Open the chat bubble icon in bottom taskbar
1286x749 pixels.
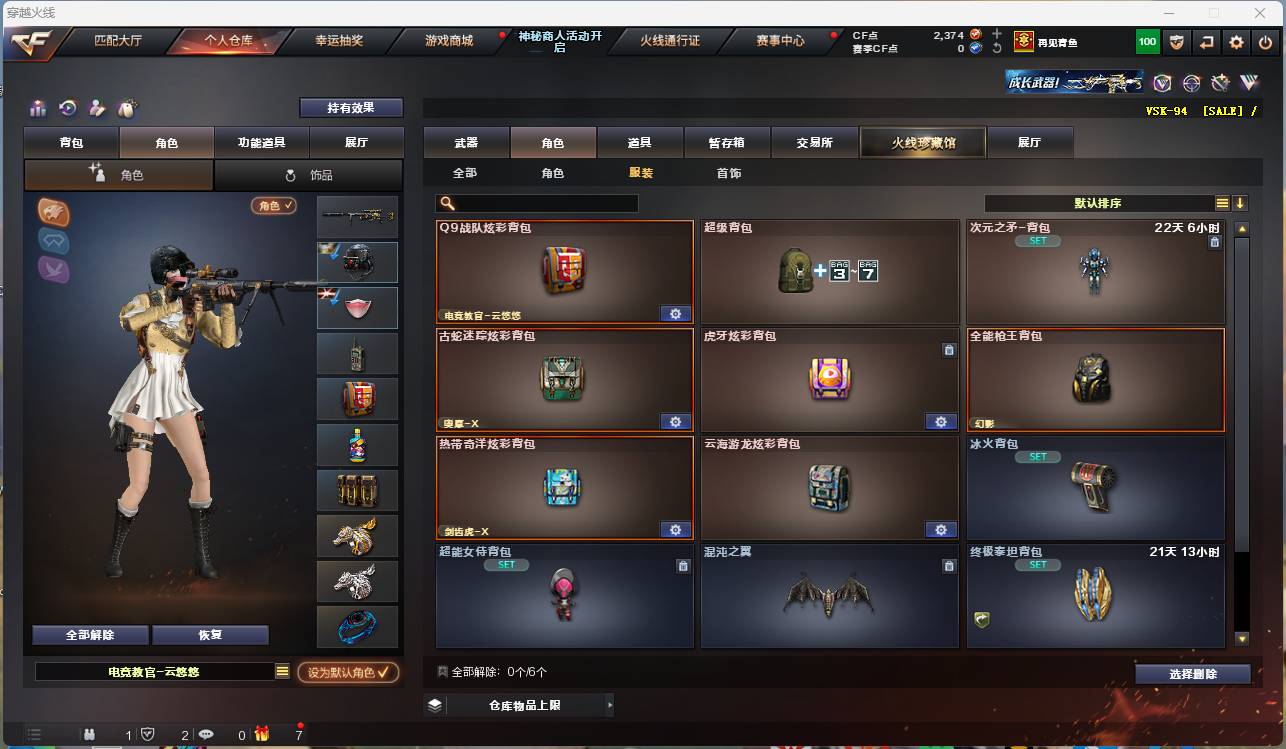[x=206, y=734]
